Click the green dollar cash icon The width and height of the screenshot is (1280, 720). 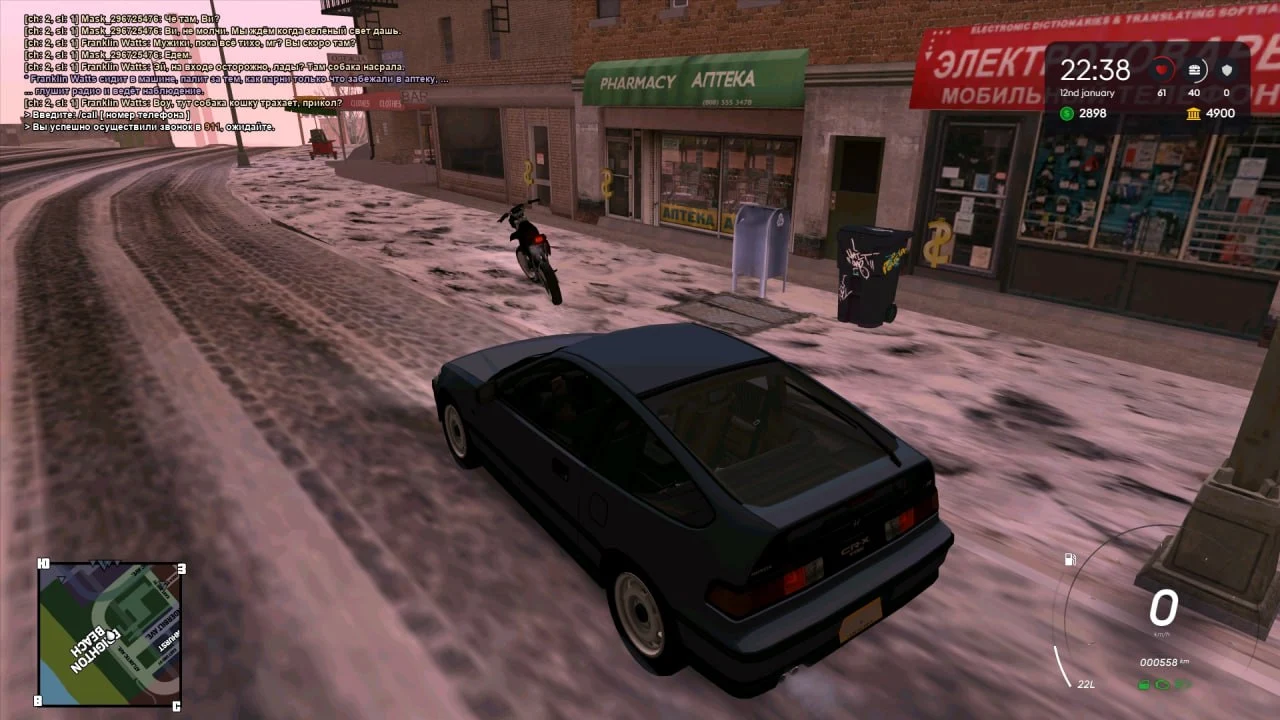pyautogui.click(x=1067, y=113)
